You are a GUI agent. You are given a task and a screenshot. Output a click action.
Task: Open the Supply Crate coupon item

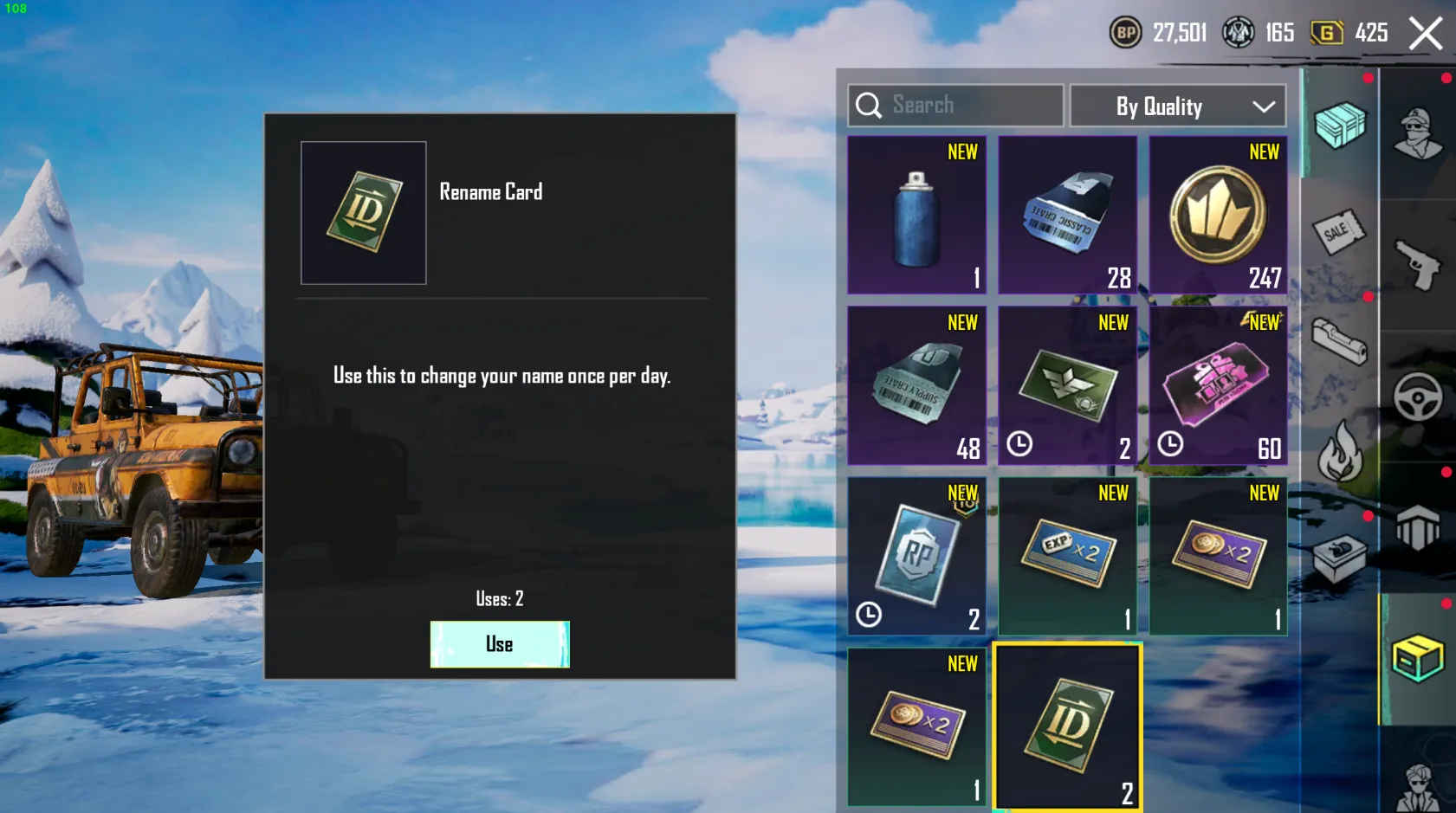coord(916,384)
